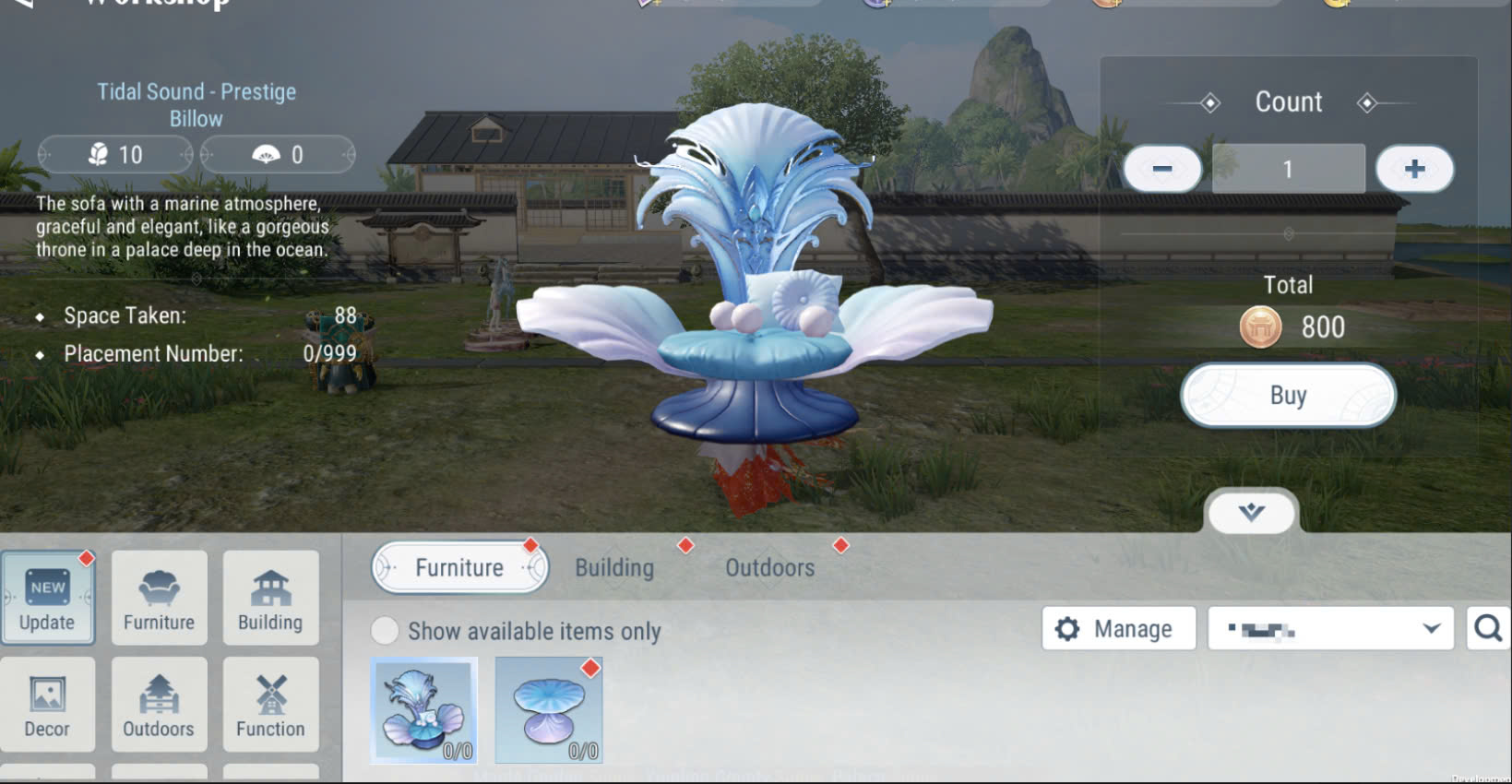Switch to the Building tab

[613, 567]
